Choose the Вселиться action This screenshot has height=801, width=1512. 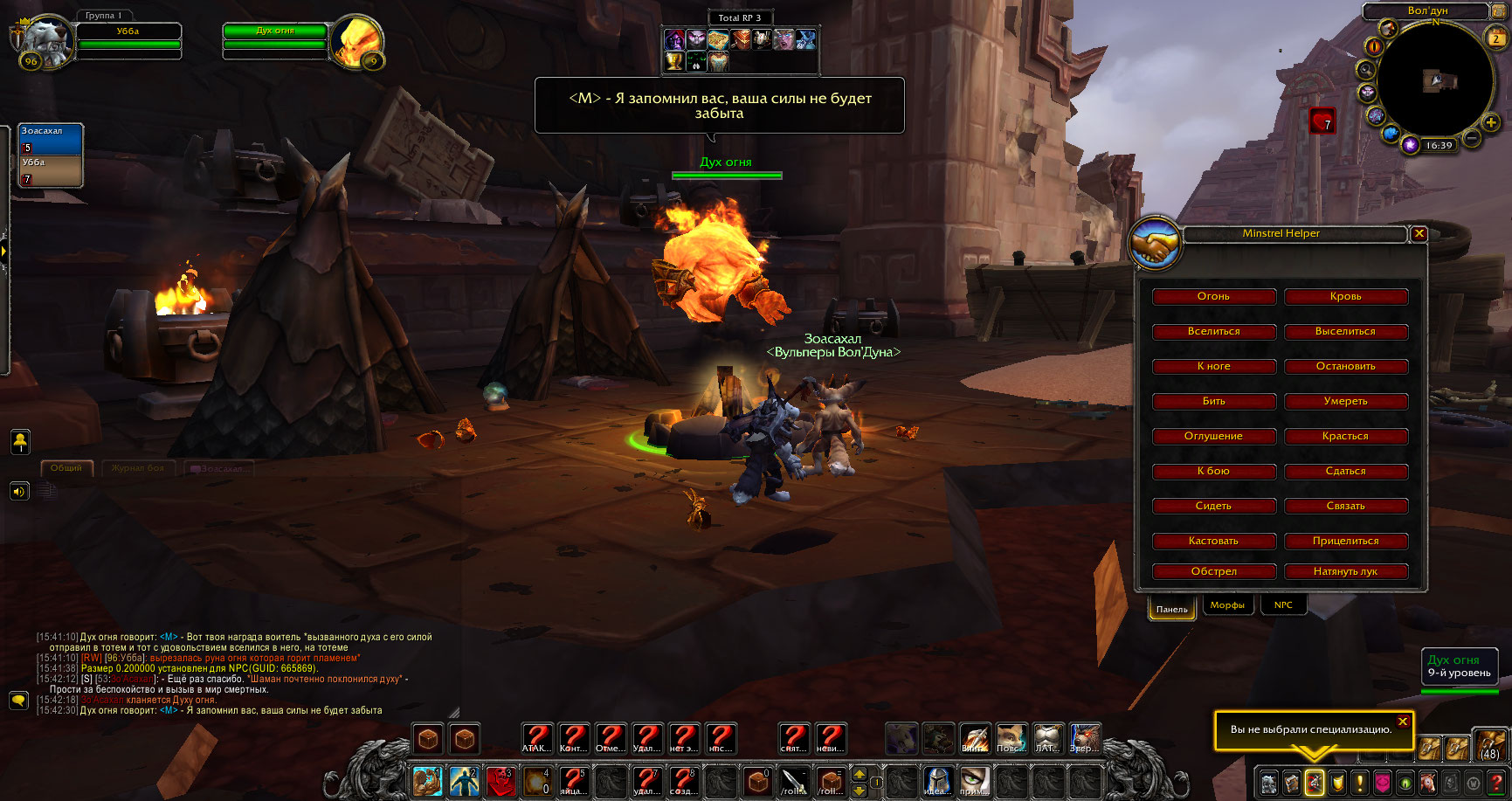(1213, 332)
